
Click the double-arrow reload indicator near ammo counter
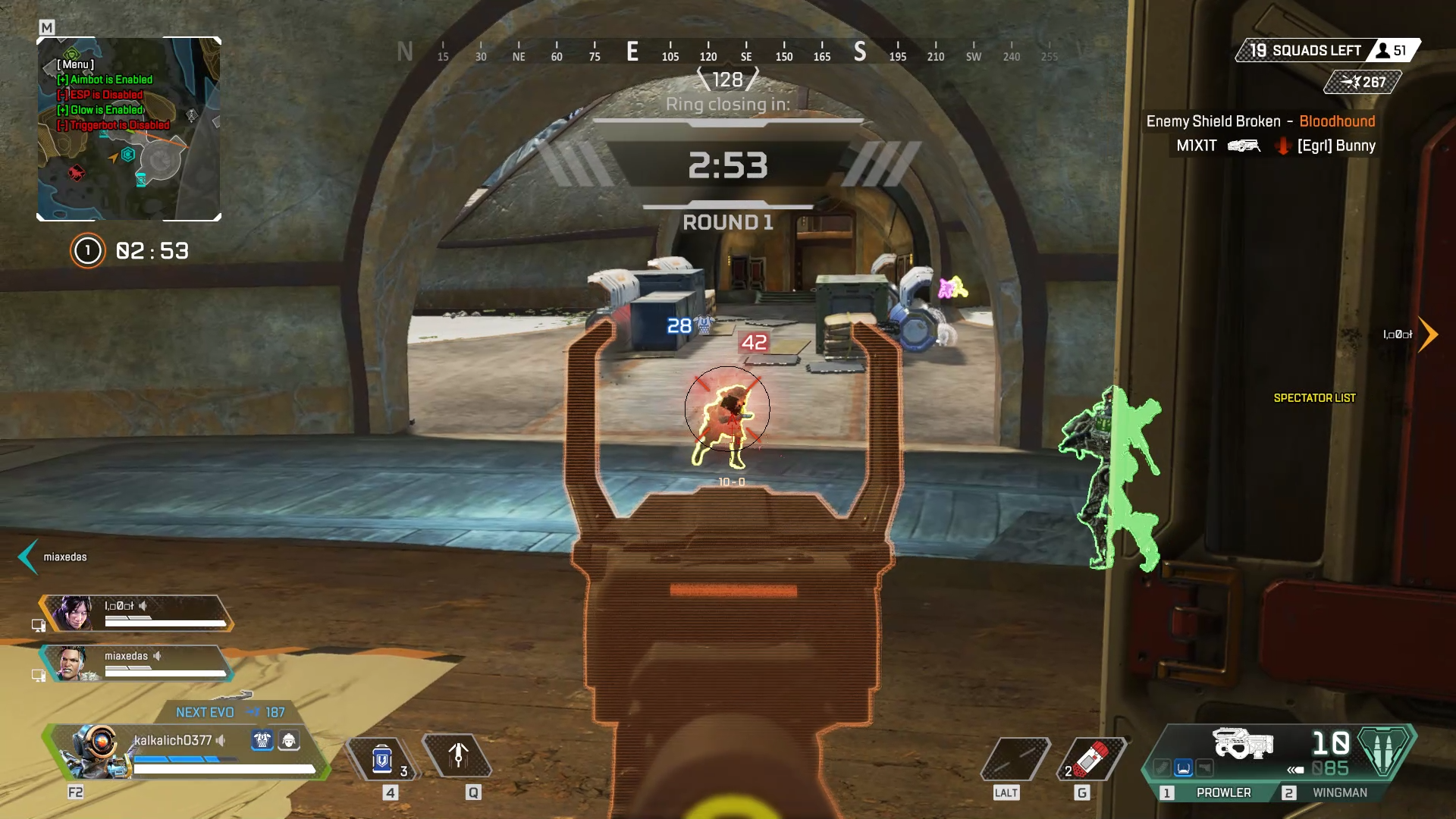coord(1295,769)
